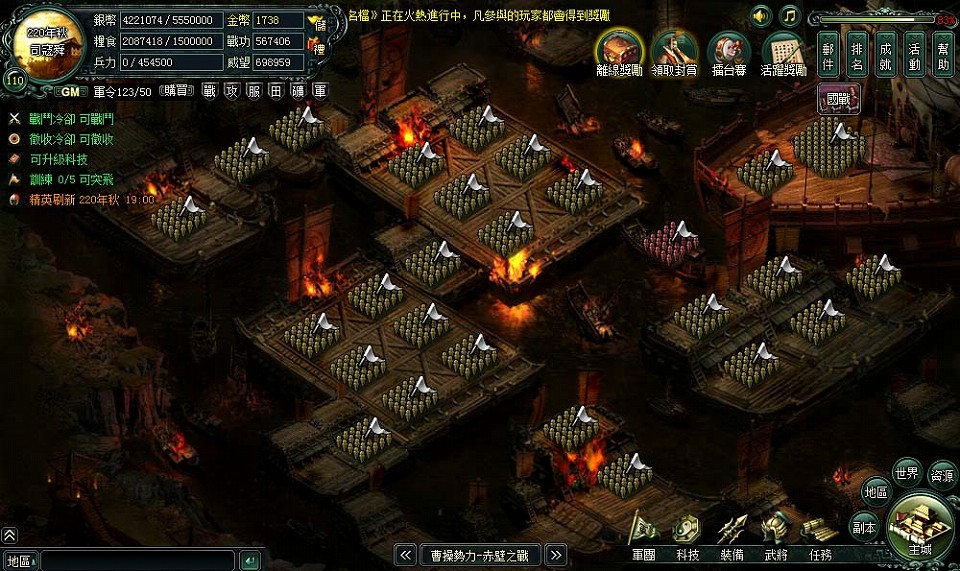Open the 離線獎勵 offline reward chest
The image size is (960, 571).
click(x=619, y=50)
